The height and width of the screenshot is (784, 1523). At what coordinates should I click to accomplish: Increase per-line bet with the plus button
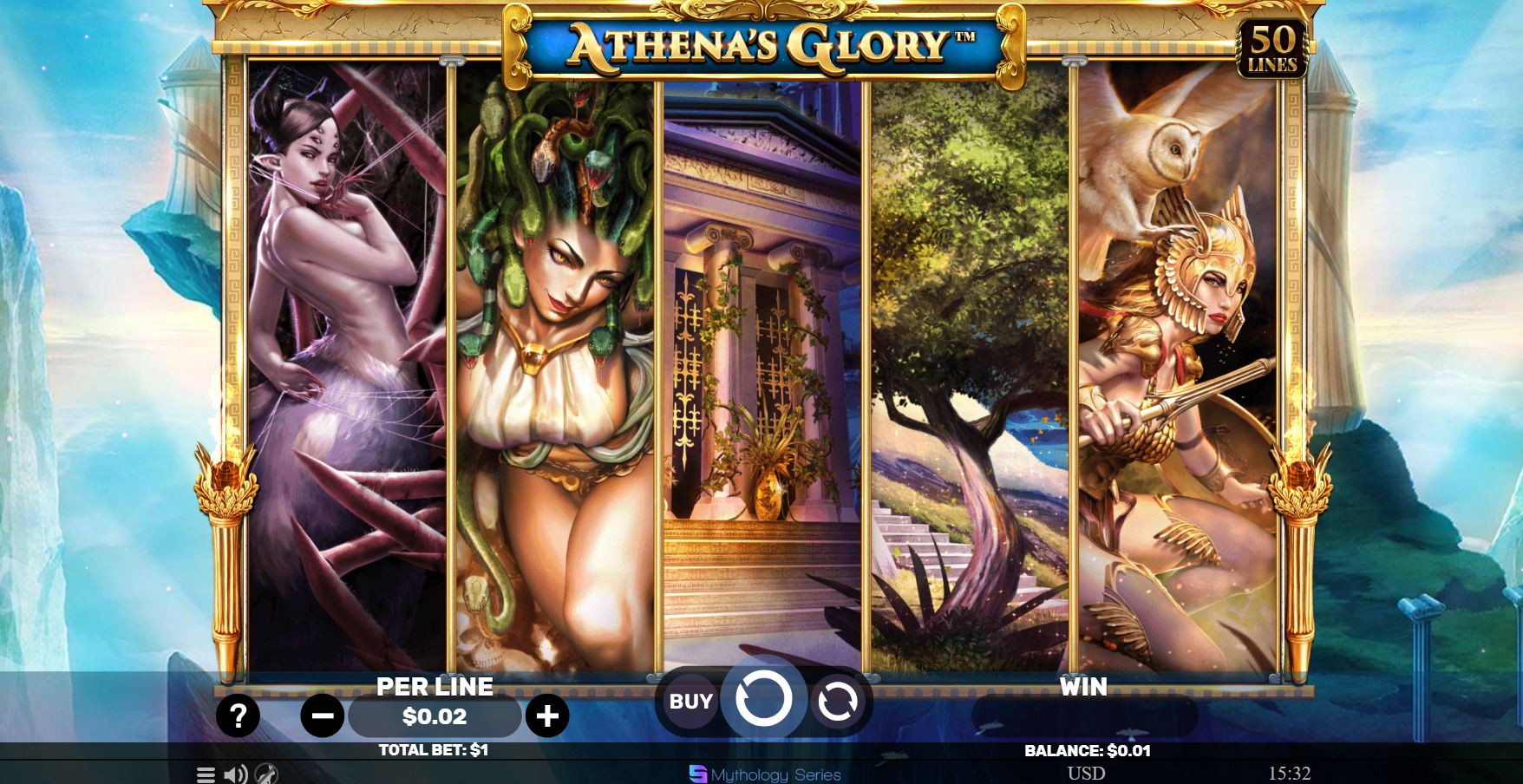point(546,716)
